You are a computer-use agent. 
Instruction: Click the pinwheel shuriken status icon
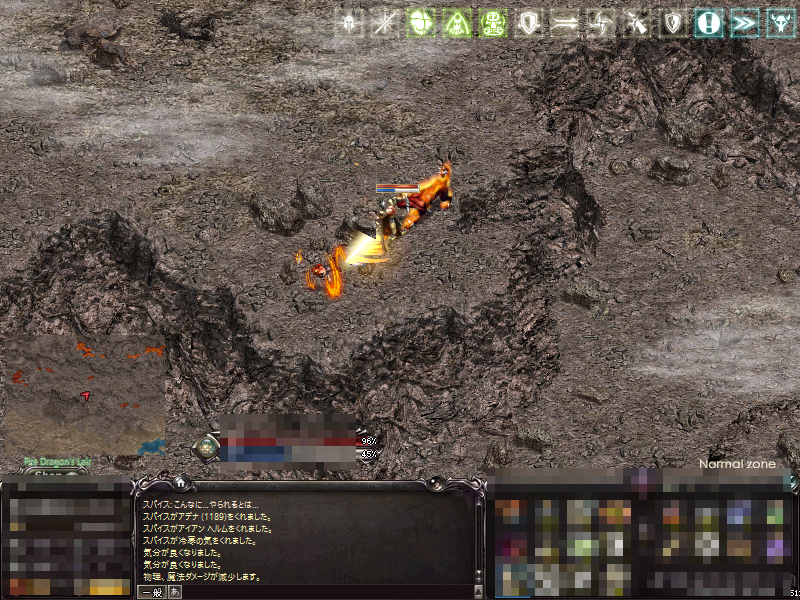point(601,23)
